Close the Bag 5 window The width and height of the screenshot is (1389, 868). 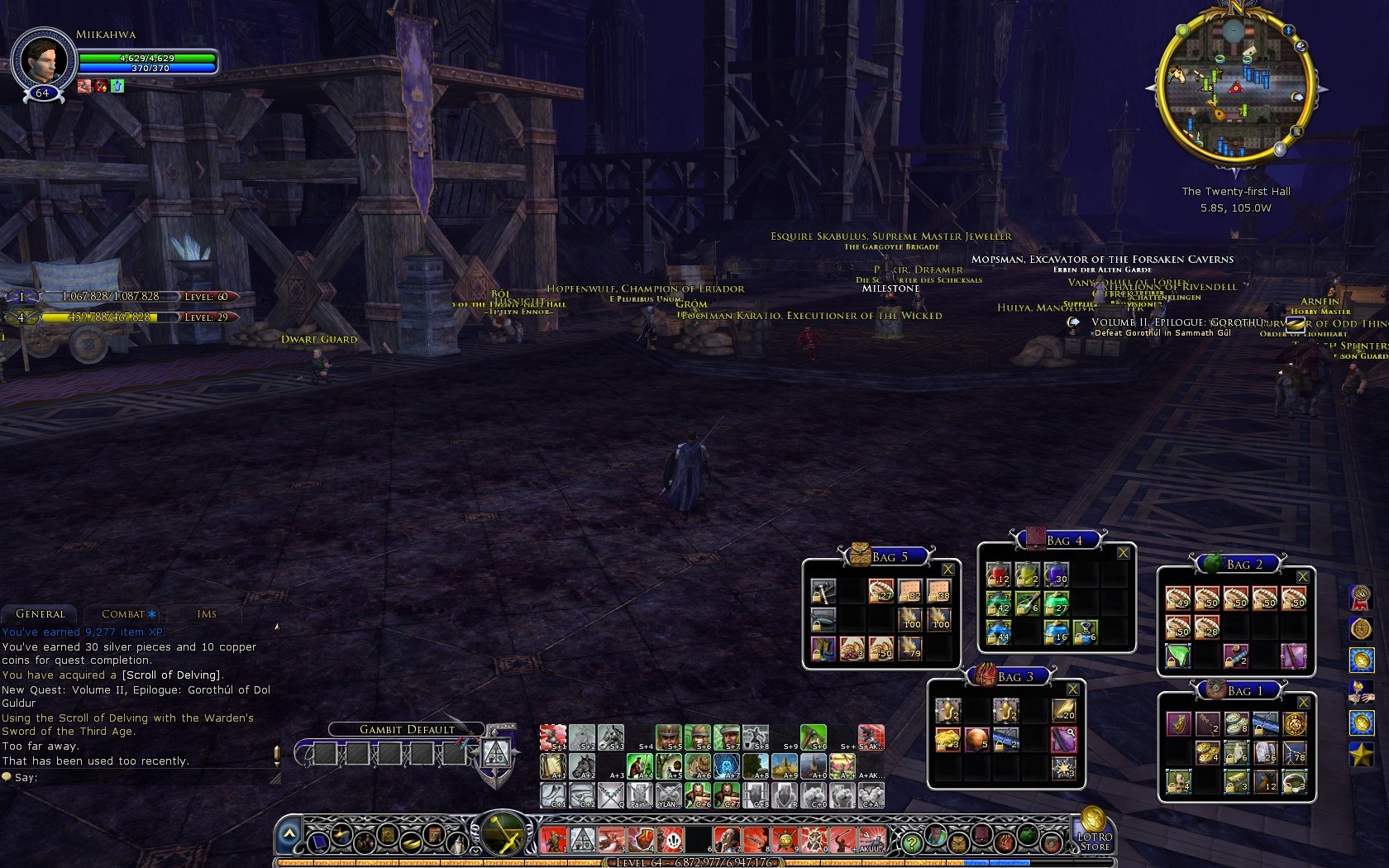(x=947, y=570)
